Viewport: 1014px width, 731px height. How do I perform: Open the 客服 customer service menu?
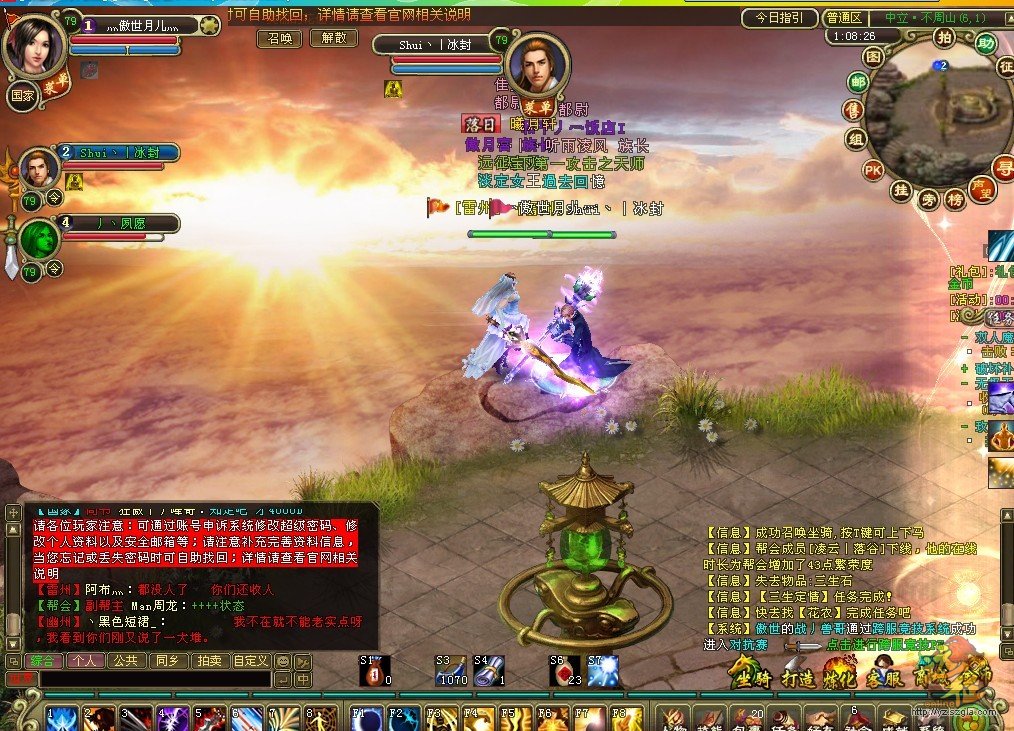[886, 679]
